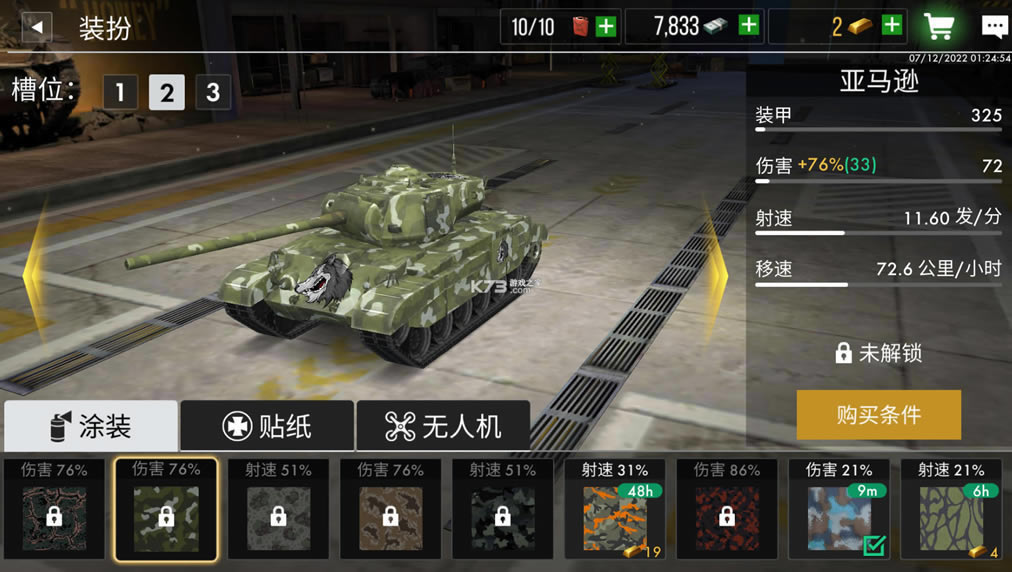The height and width of the screenshot is (572, 1012).
Task: Show previous tank with left yellow arrow
Action: pyautogui.click(x=33, y=270)
